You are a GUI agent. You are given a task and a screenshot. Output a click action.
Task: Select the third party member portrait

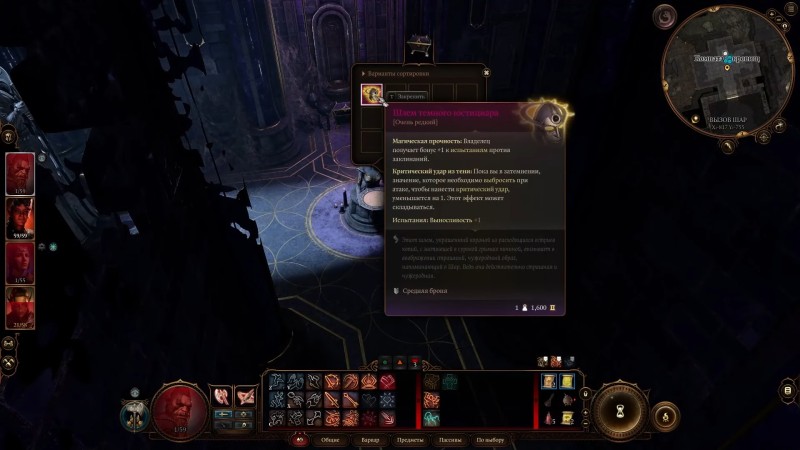coord(21,262)
